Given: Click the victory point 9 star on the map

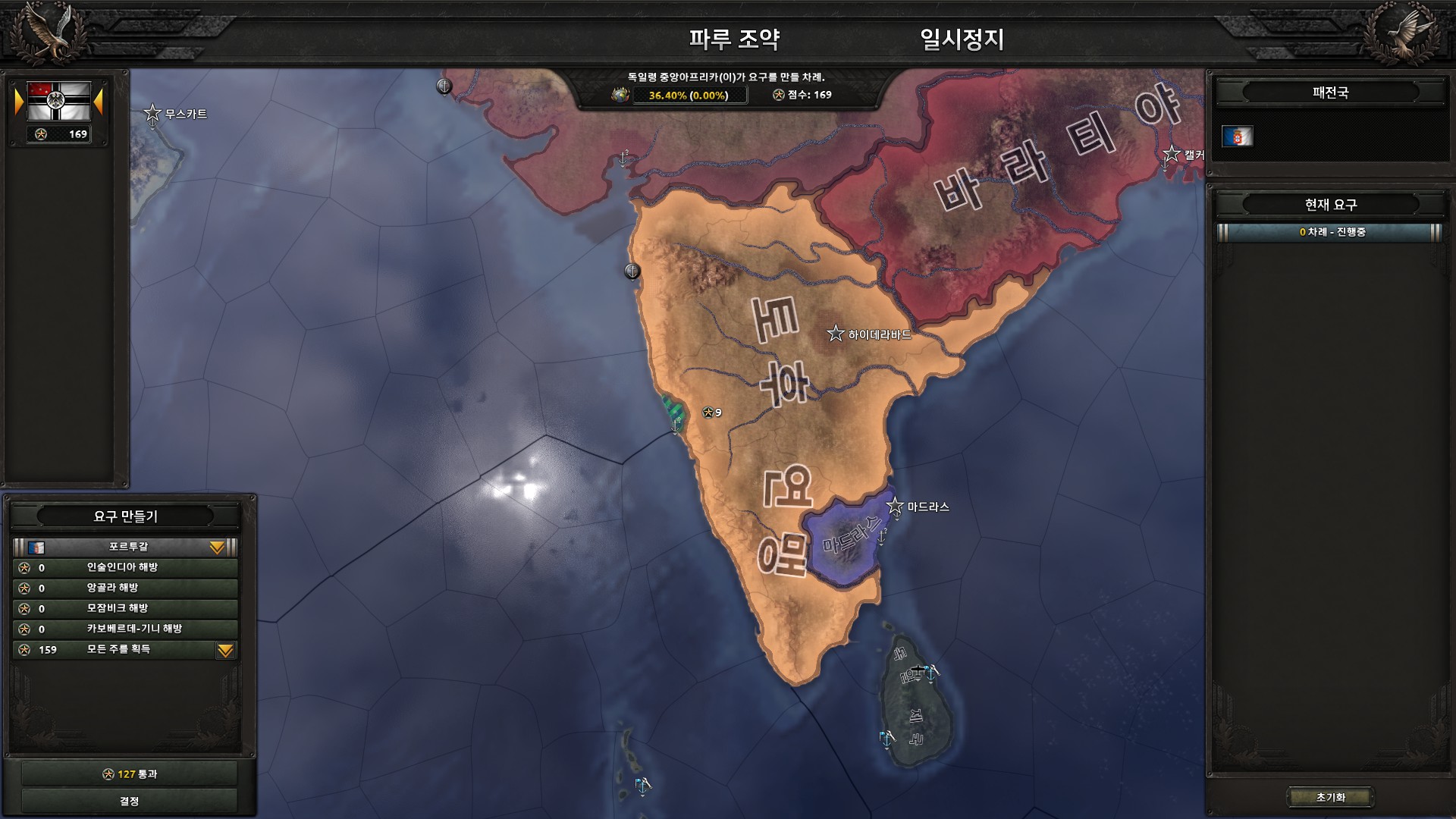Looking at the screenshot, I should [707, 413].
